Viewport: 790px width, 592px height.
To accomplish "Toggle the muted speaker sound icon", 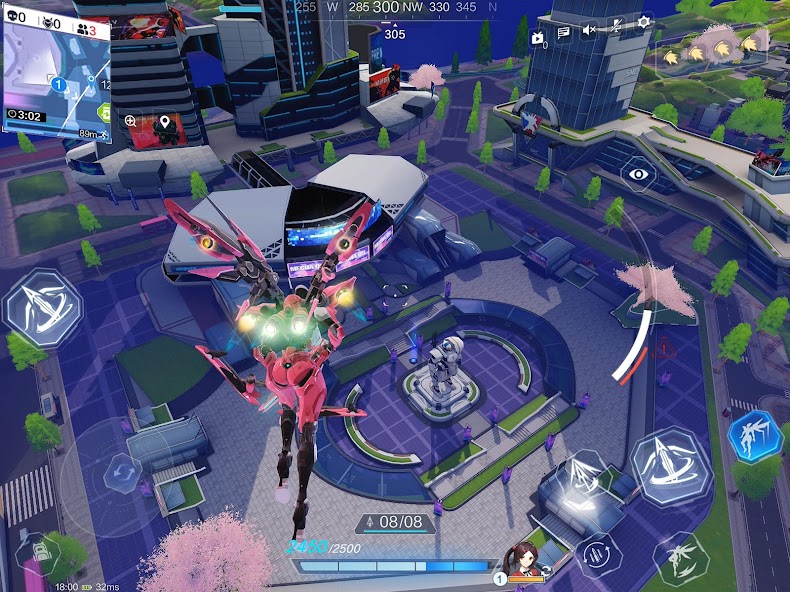I will pos(590,30).
